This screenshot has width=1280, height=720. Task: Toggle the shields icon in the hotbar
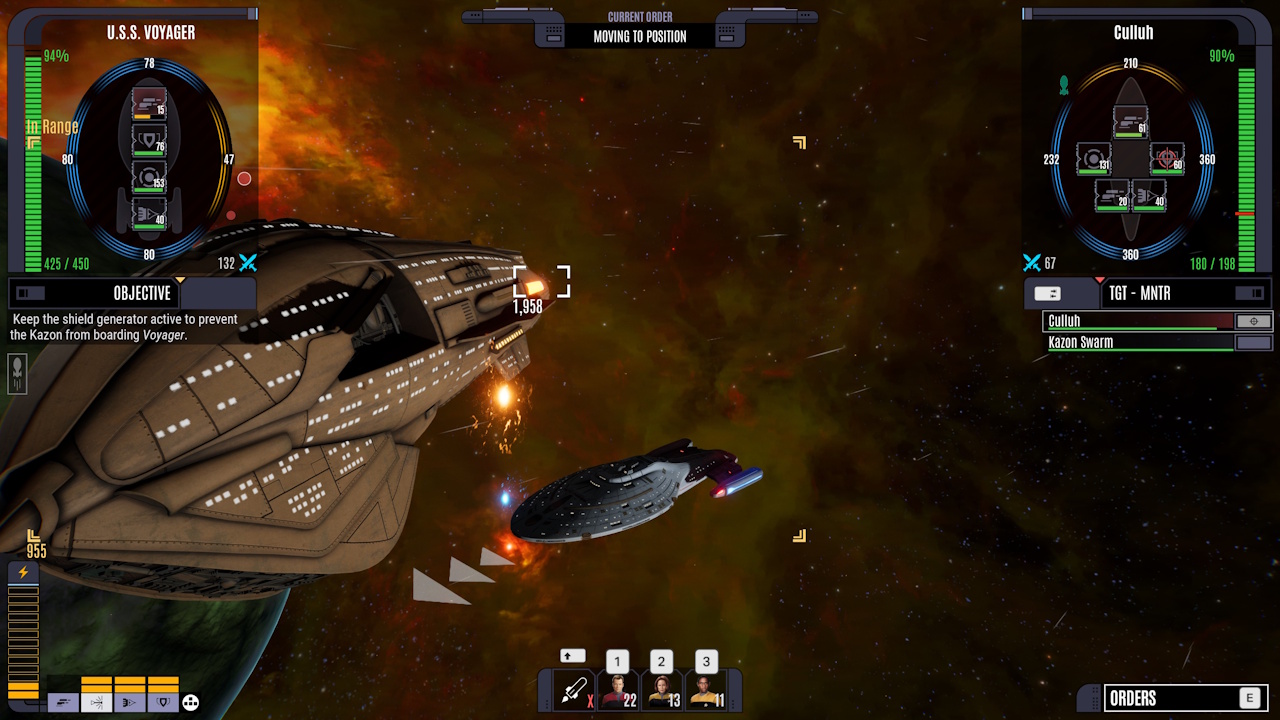(163, 702)
